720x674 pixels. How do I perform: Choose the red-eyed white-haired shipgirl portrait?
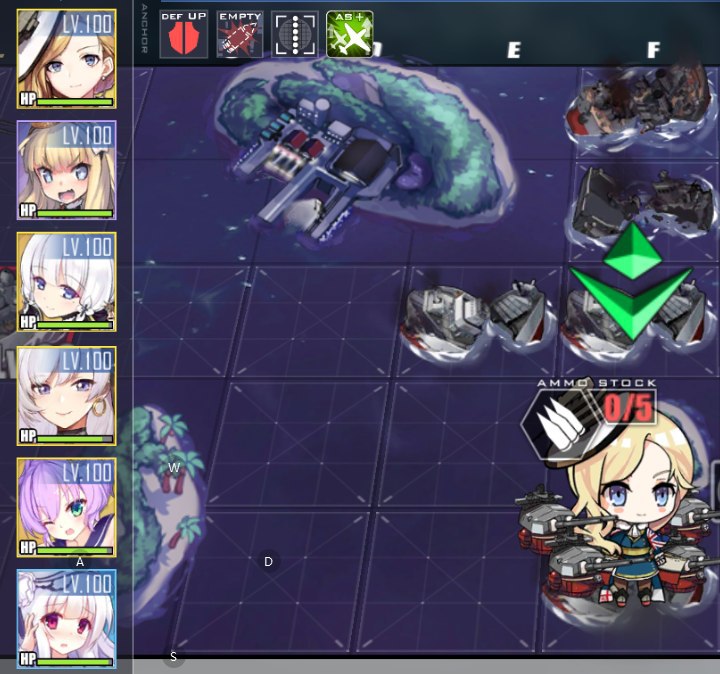coord(66,619)
